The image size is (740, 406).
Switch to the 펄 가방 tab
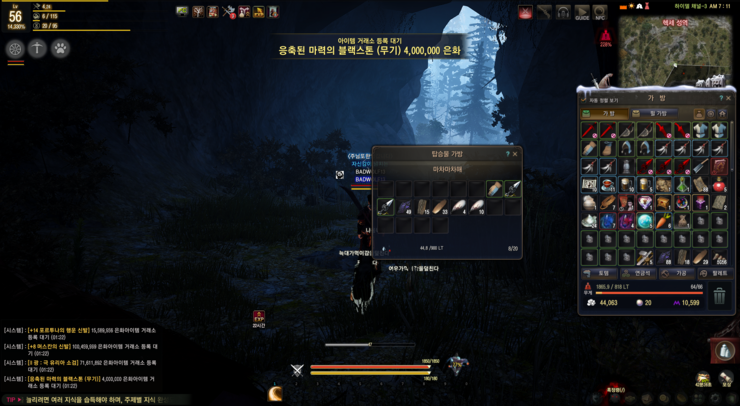click(656, 114)
